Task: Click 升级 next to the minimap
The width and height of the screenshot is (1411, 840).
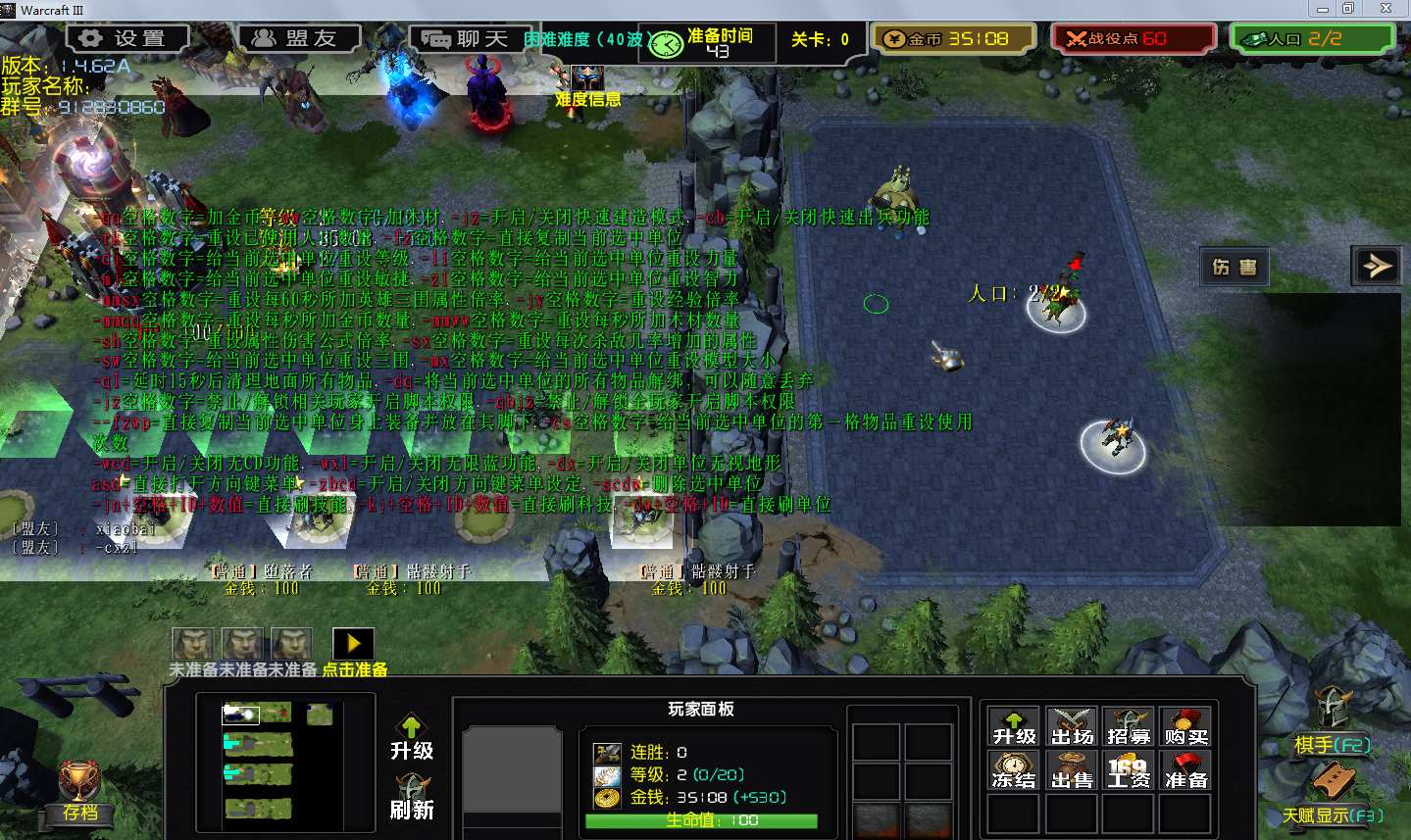Action: [x=411, y=737]
